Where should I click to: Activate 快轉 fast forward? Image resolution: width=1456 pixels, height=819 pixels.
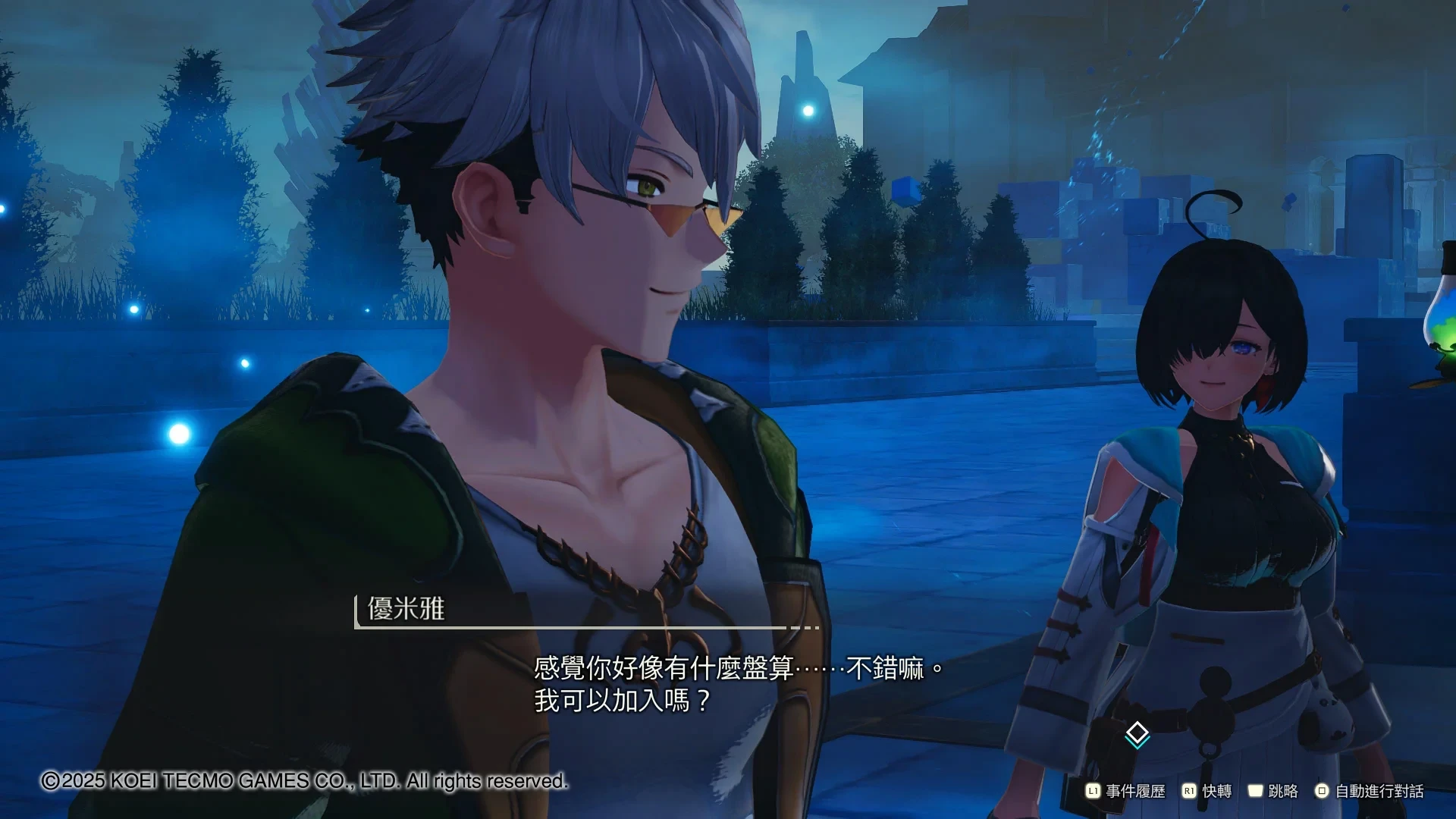tap(1207, 791)
